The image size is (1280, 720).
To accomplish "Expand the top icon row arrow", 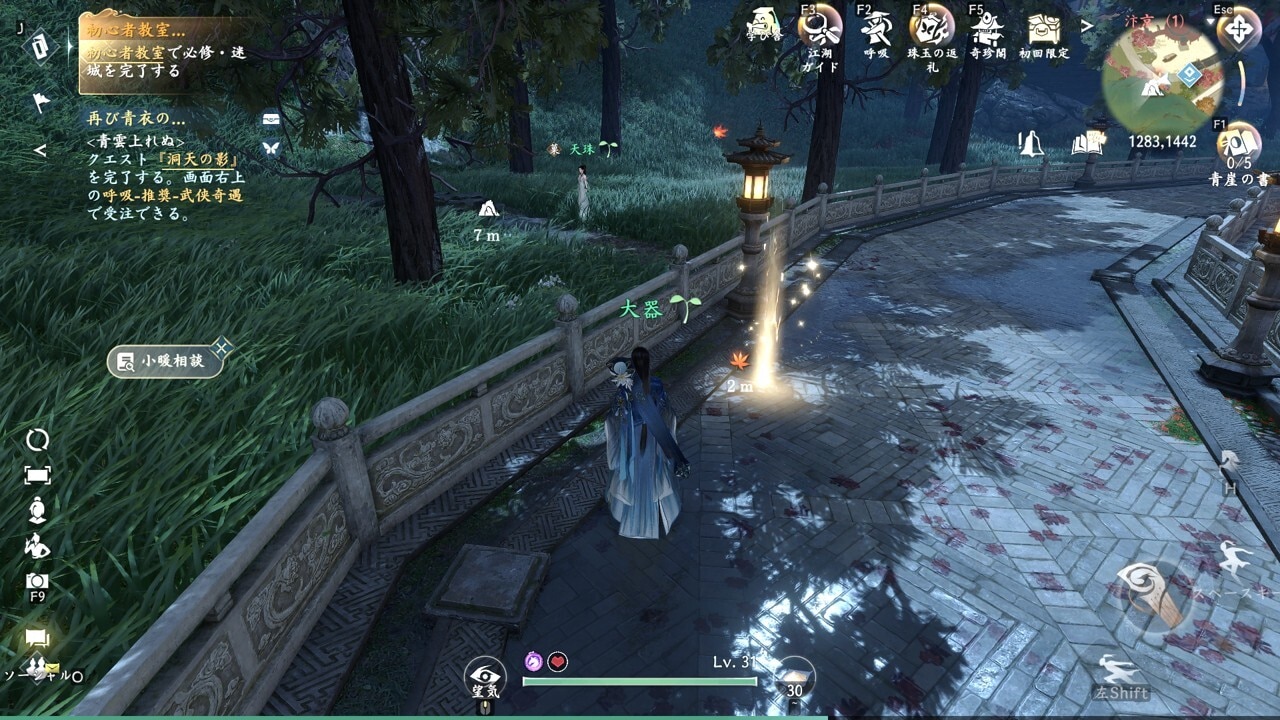I will 1086,25.
